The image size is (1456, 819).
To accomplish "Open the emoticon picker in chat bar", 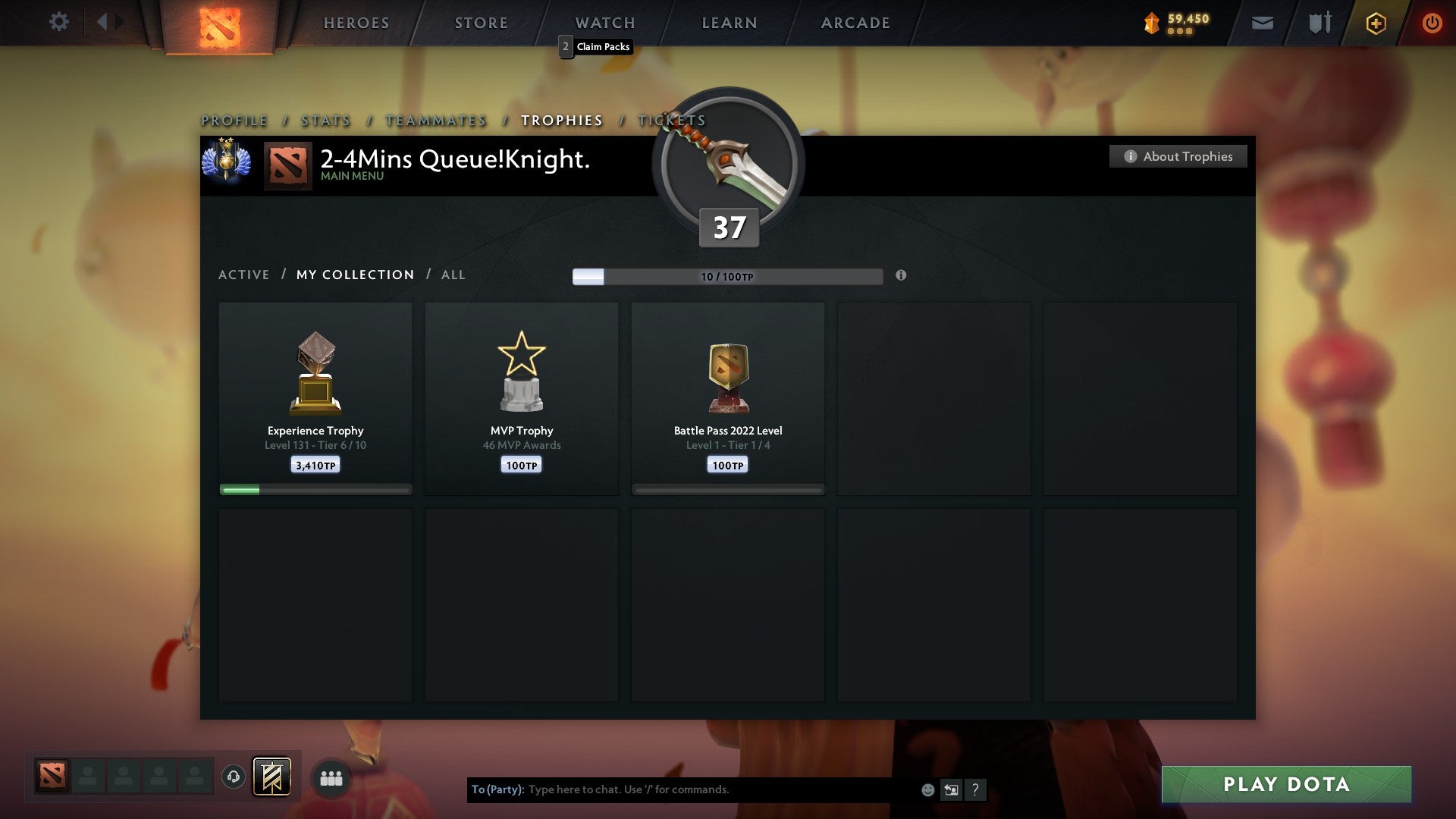I will [927, 789].
